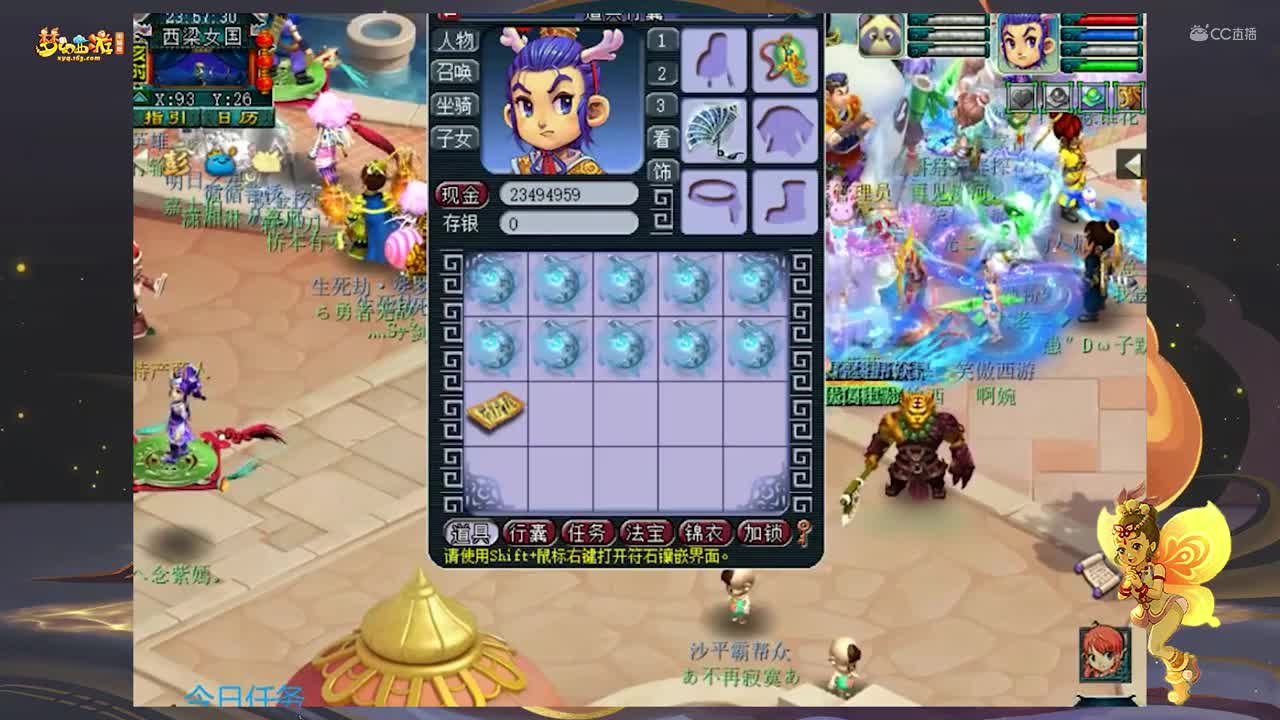This screenshot has width=1280, height=720.
Task: Switch to the 行囊 bag tab
Action: tap(527, 533)
